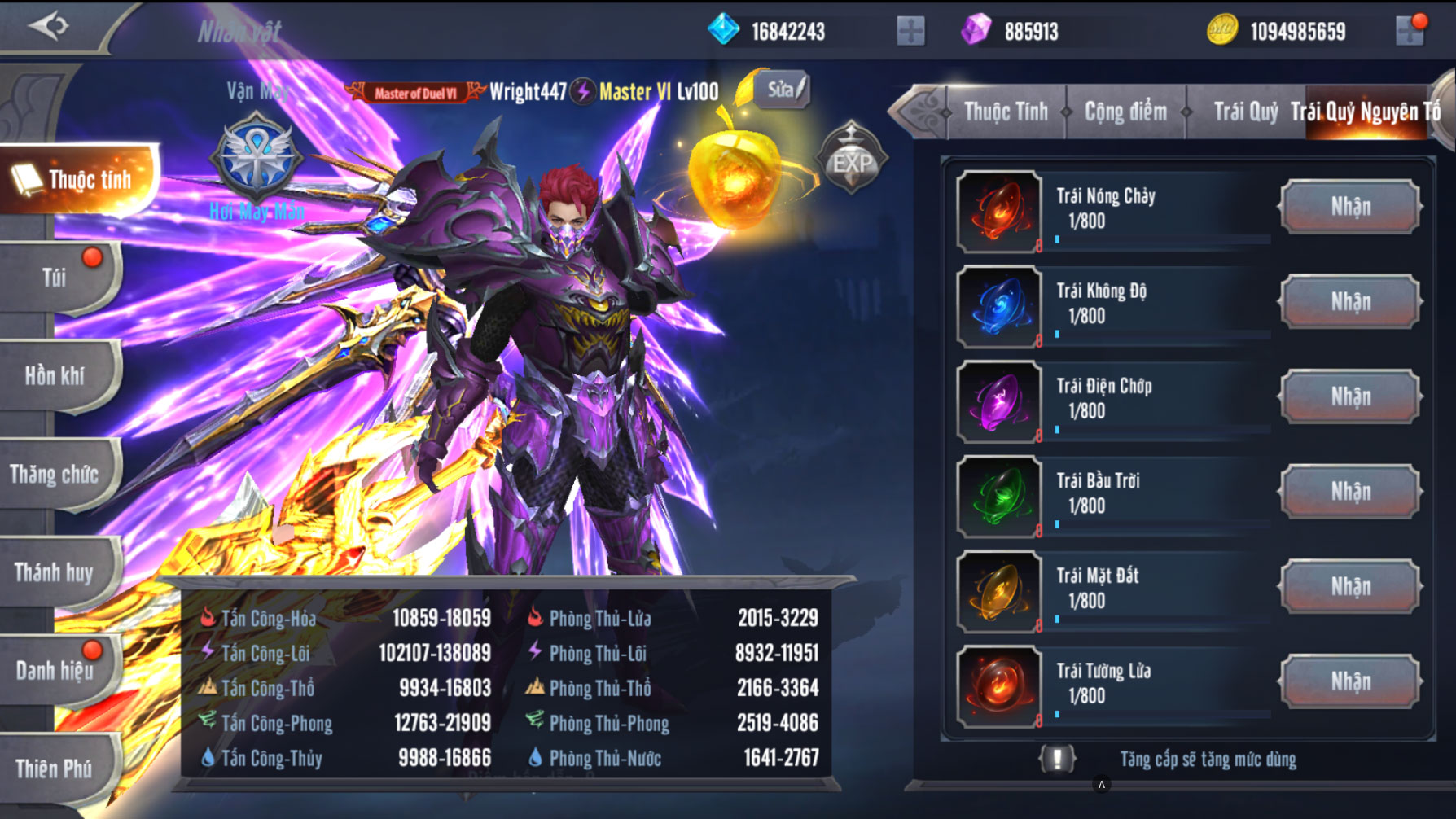Screen dimensions: 1456x819
Task: Show the Thiên Phú talent section
Action: pyautogui.click(x=55, y=769)
